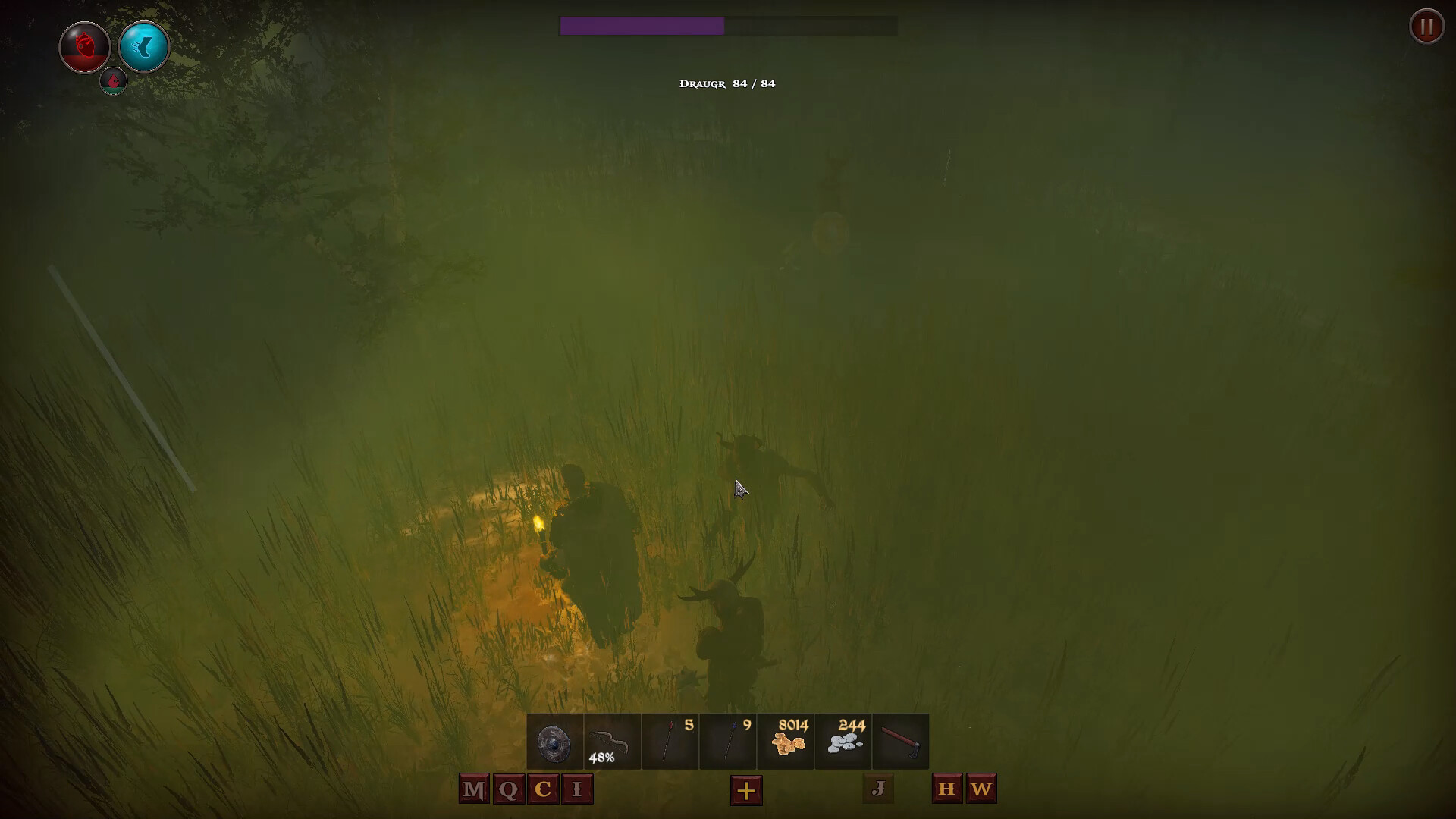
Task: Click the small blood drop orb
Action: coord(112,82)
